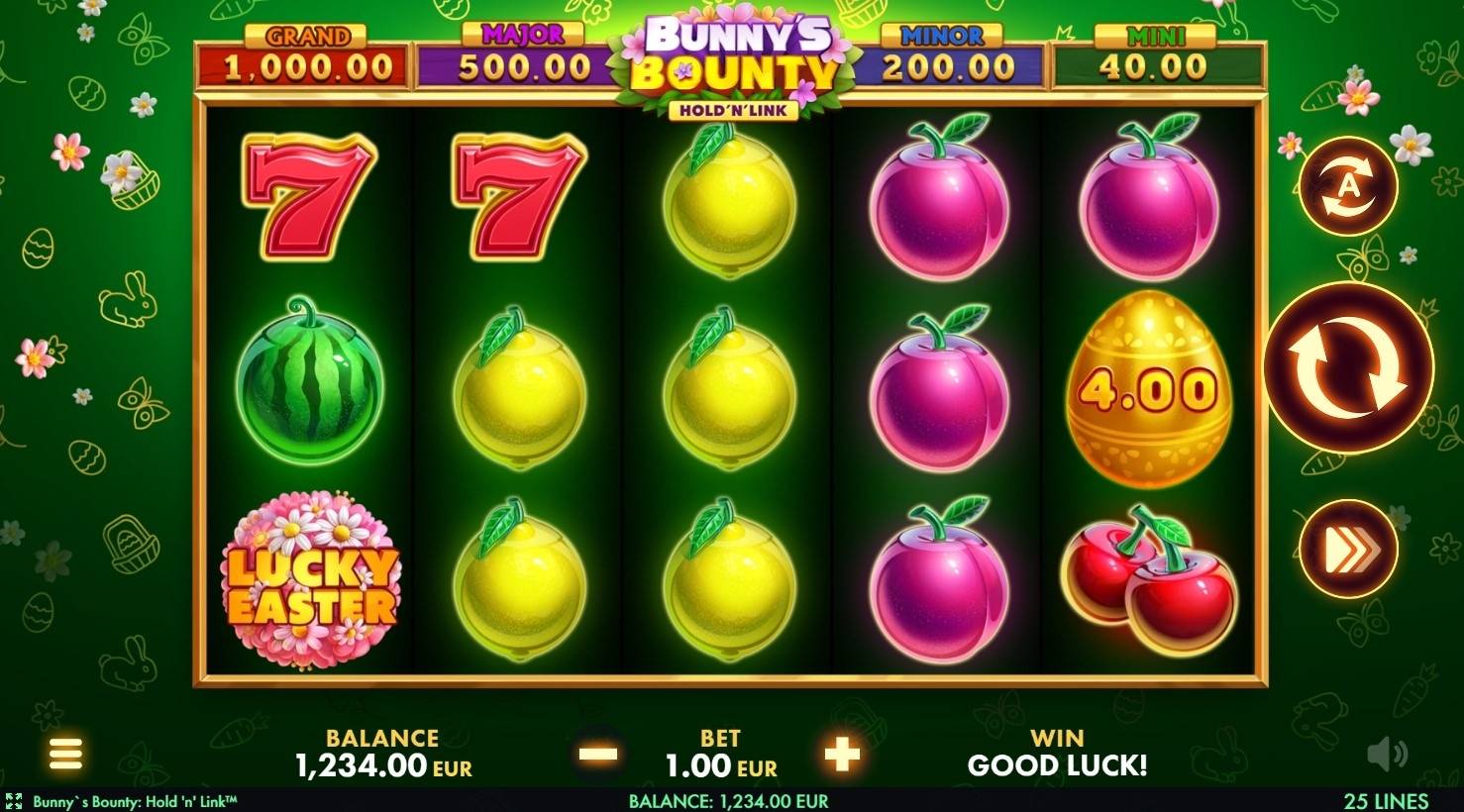Screen dimensions: 1464x812
Task: Activate Autoplay via the A circular-arrows icon
Action: tap(1345, 186)
